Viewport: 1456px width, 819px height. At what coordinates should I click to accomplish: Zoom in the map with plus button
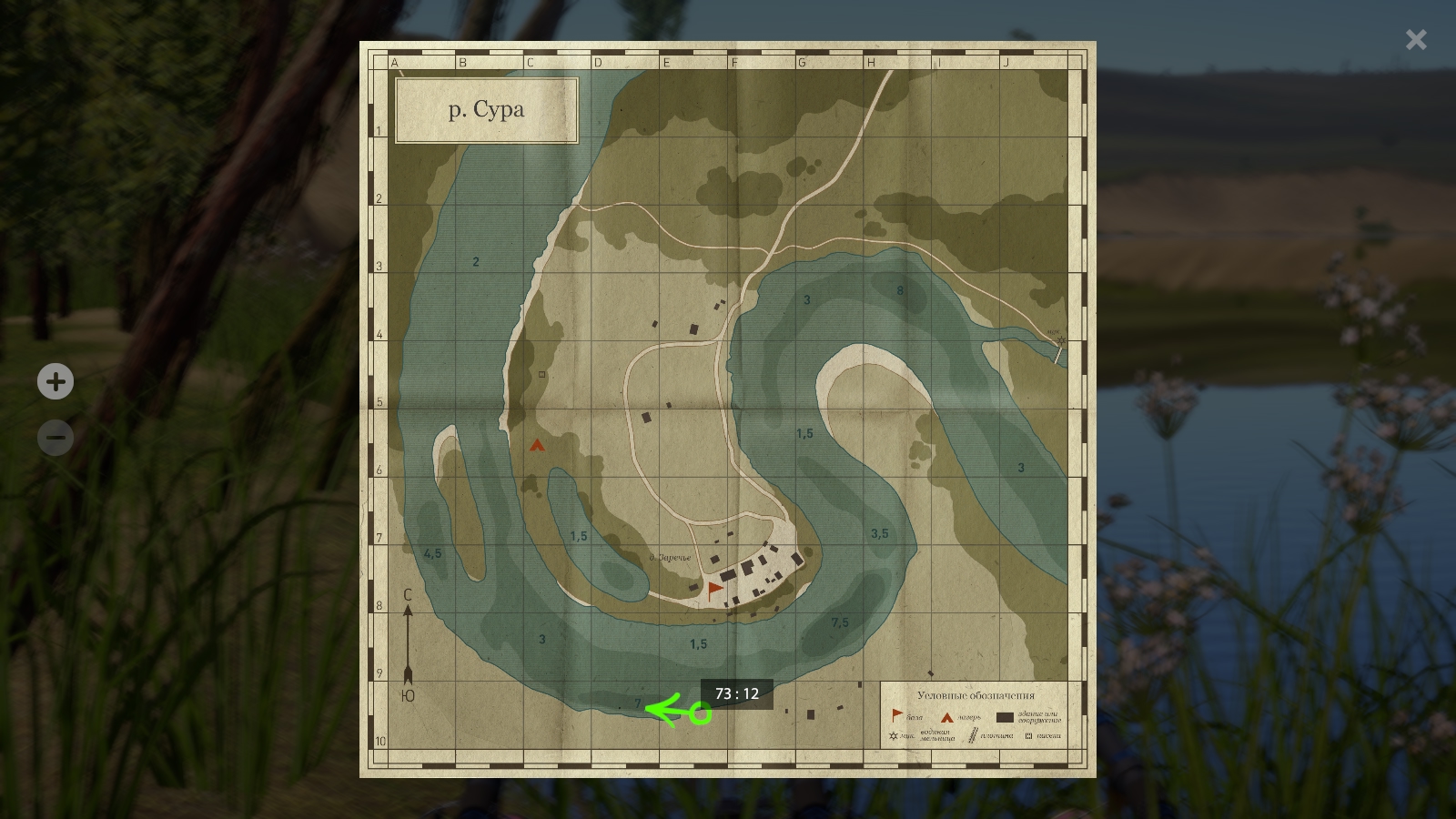[x=56, y=381]
